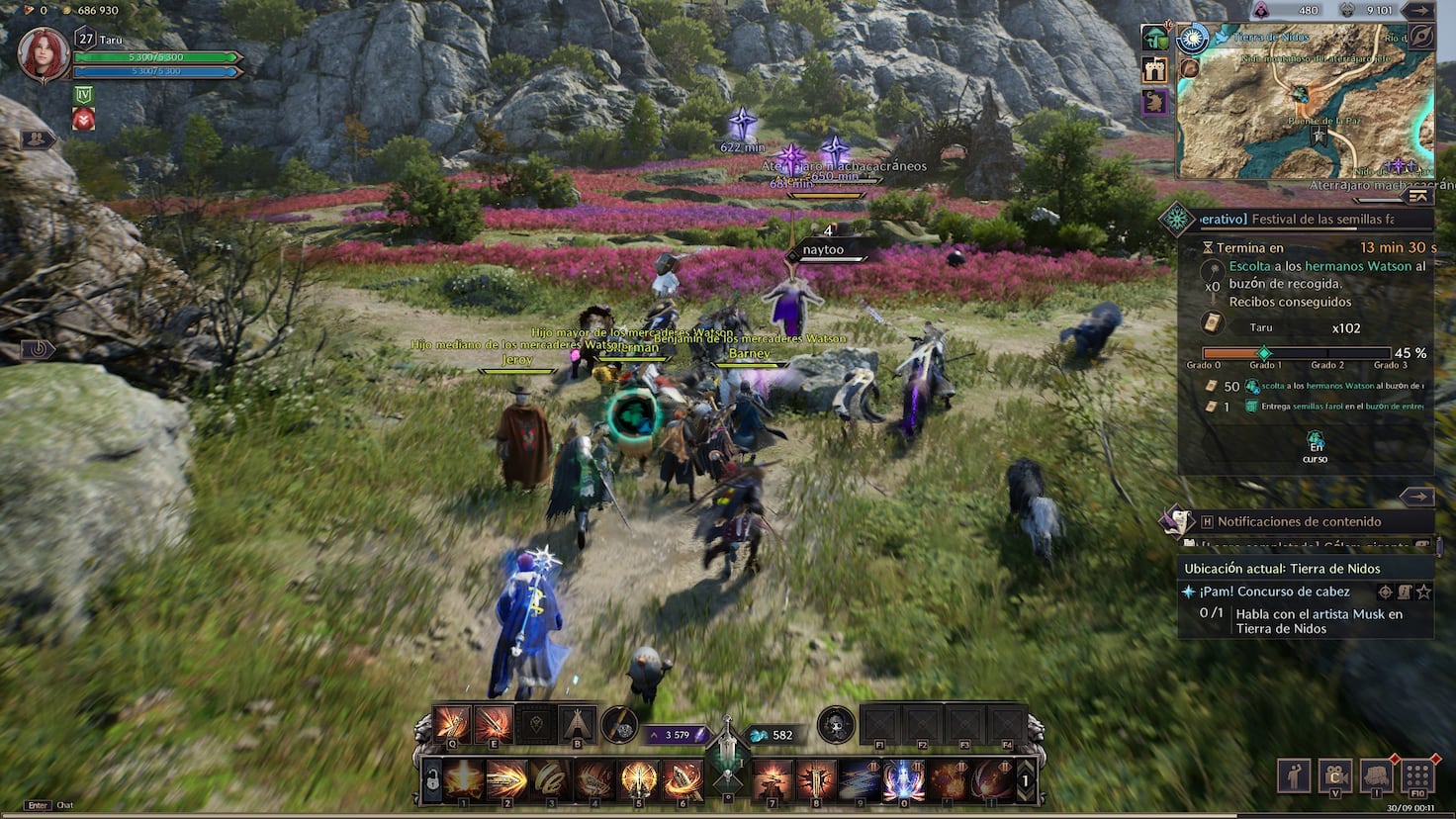
Task: Select the gesture/emote person icon
Action: [x=1293, y=774]
